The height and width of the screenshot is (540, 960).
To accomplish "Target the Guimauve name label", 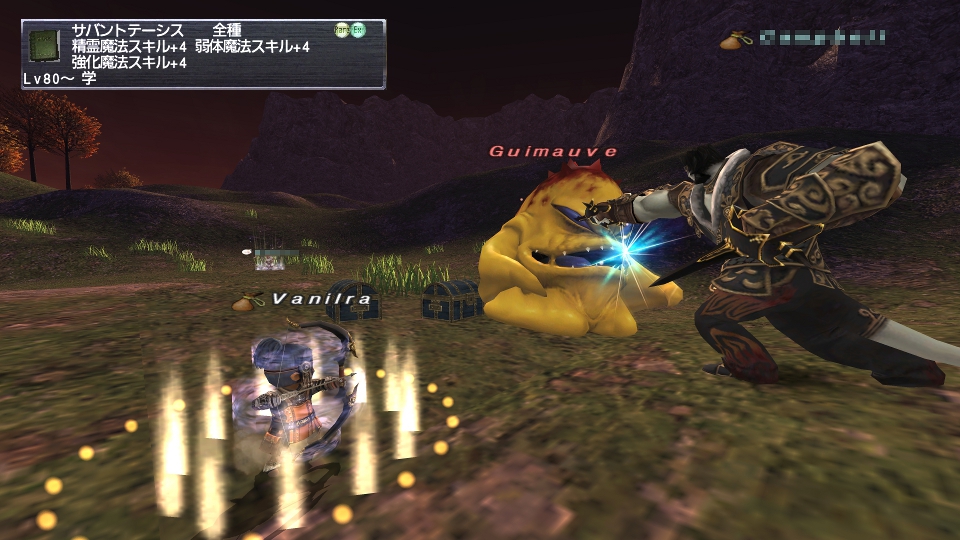I will tap(553, 152).
